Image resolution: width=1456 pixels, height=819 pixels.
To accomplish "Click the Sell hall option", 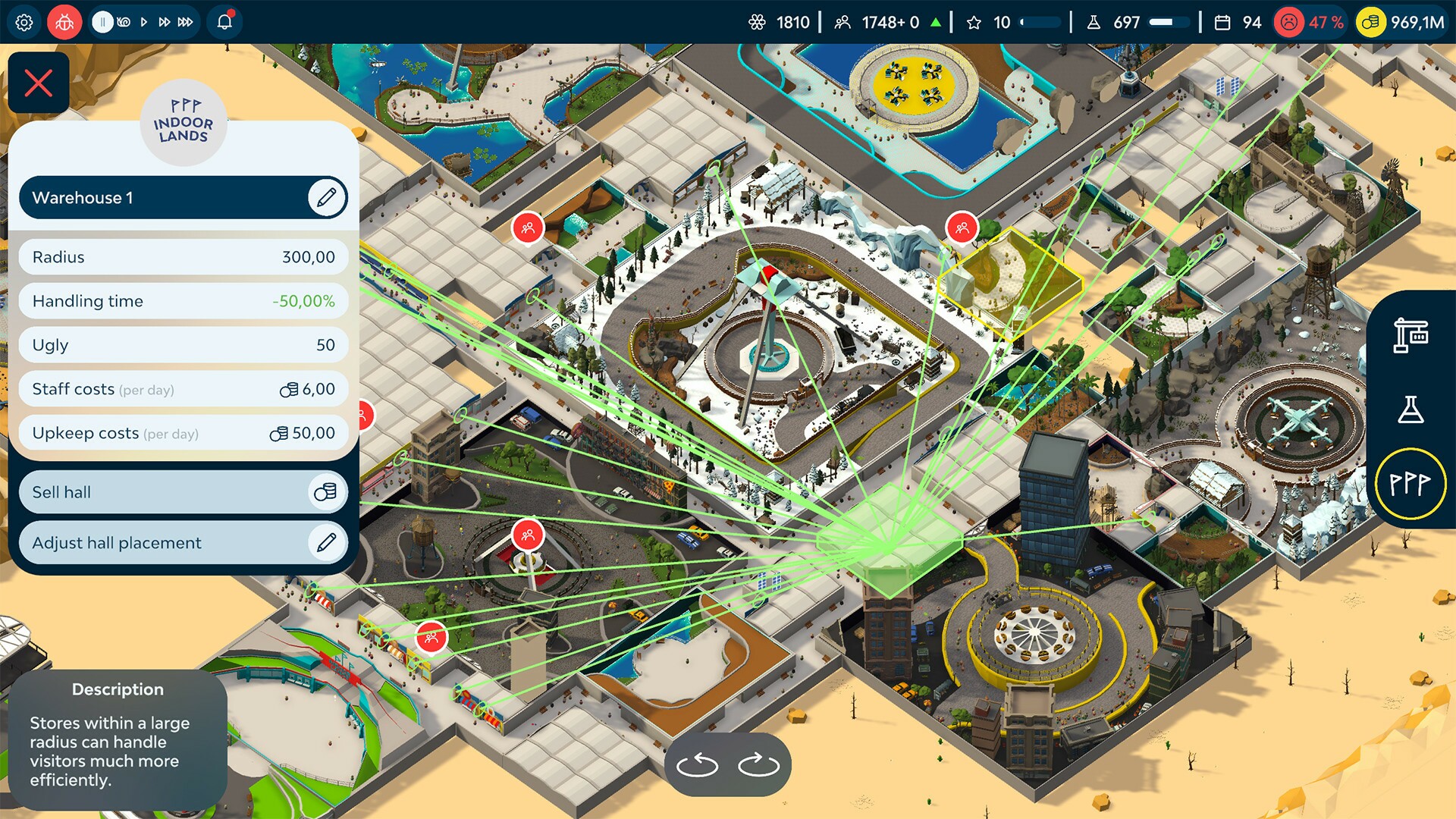I will (182, 491).
